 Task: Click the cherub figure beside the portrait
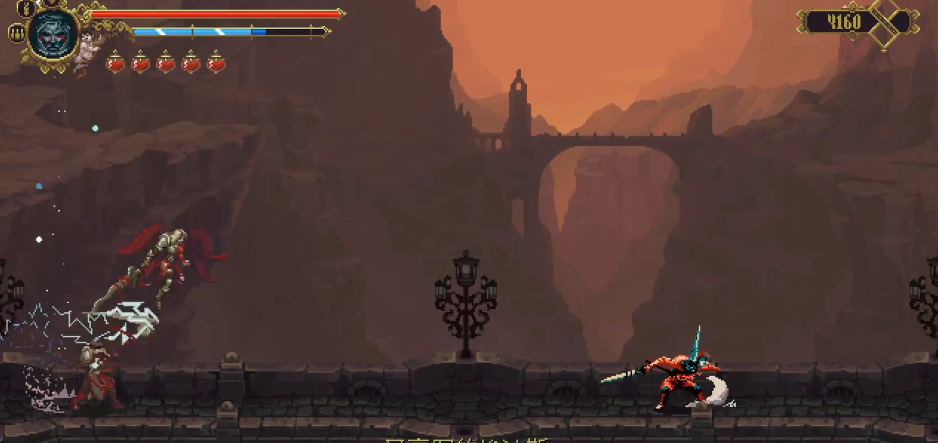[x=89, y=46]
